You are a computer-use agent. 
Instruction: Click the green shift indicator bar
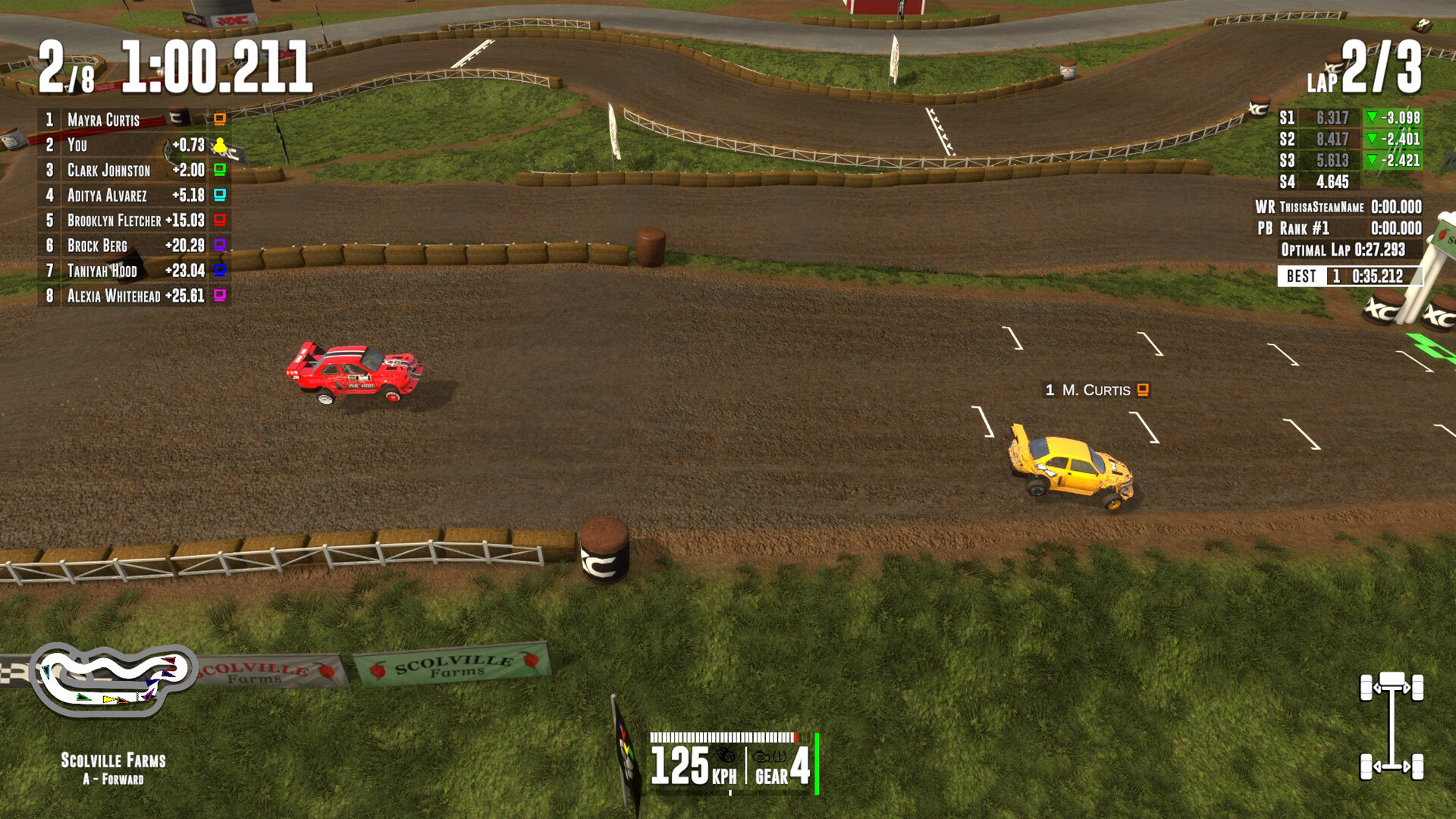click(817, 764)
